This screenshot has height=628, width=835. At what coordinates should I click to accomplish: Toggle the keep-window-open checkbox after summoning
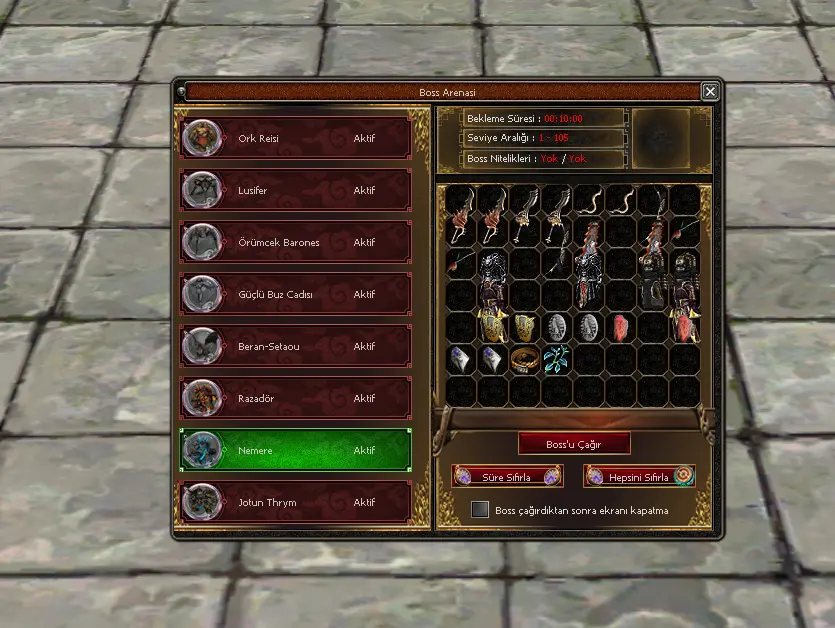pos(480,510)
